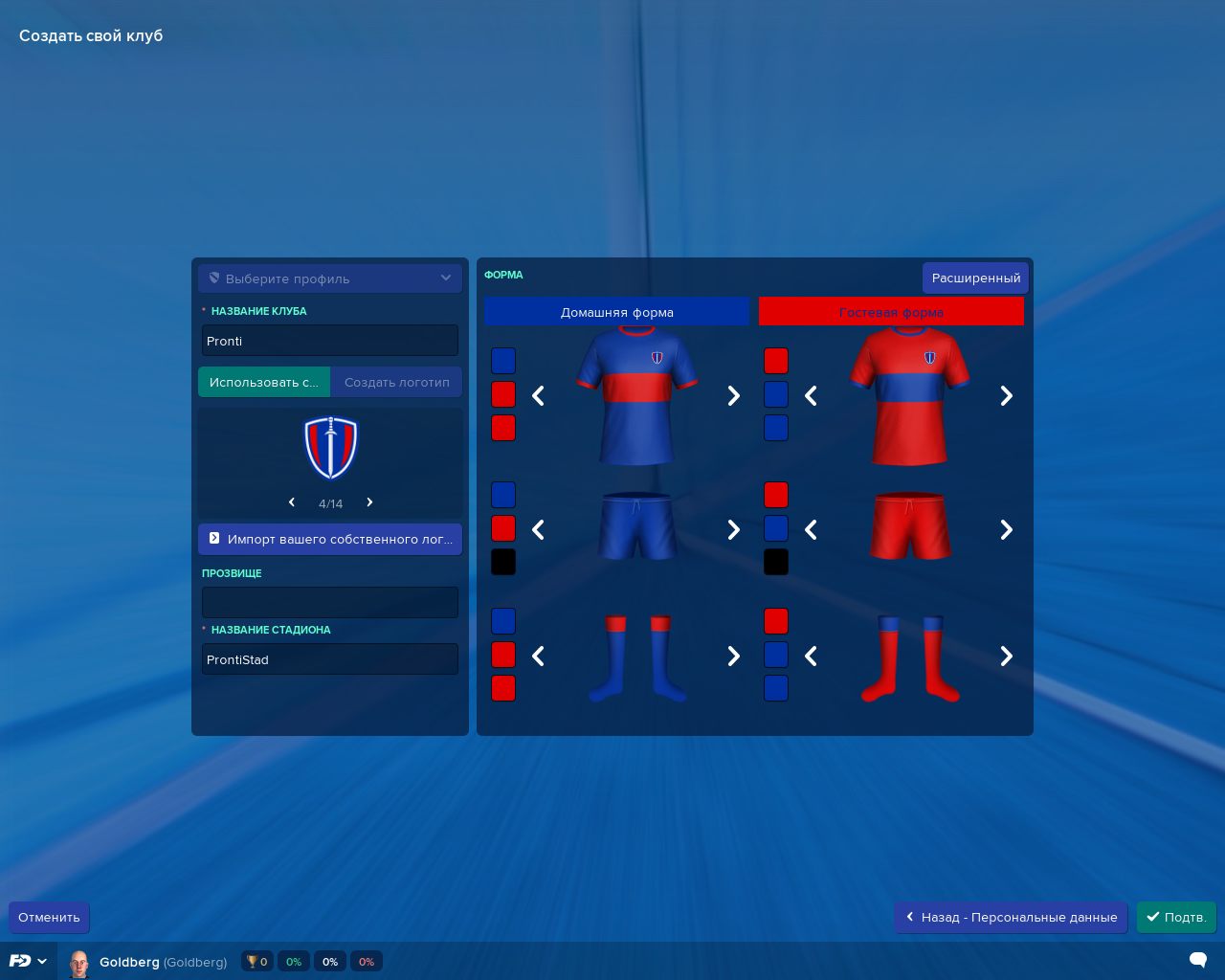This screenshot has width=1225, height=980.
Task: Select the 'Гостевая форма' header
Action: 891,312
